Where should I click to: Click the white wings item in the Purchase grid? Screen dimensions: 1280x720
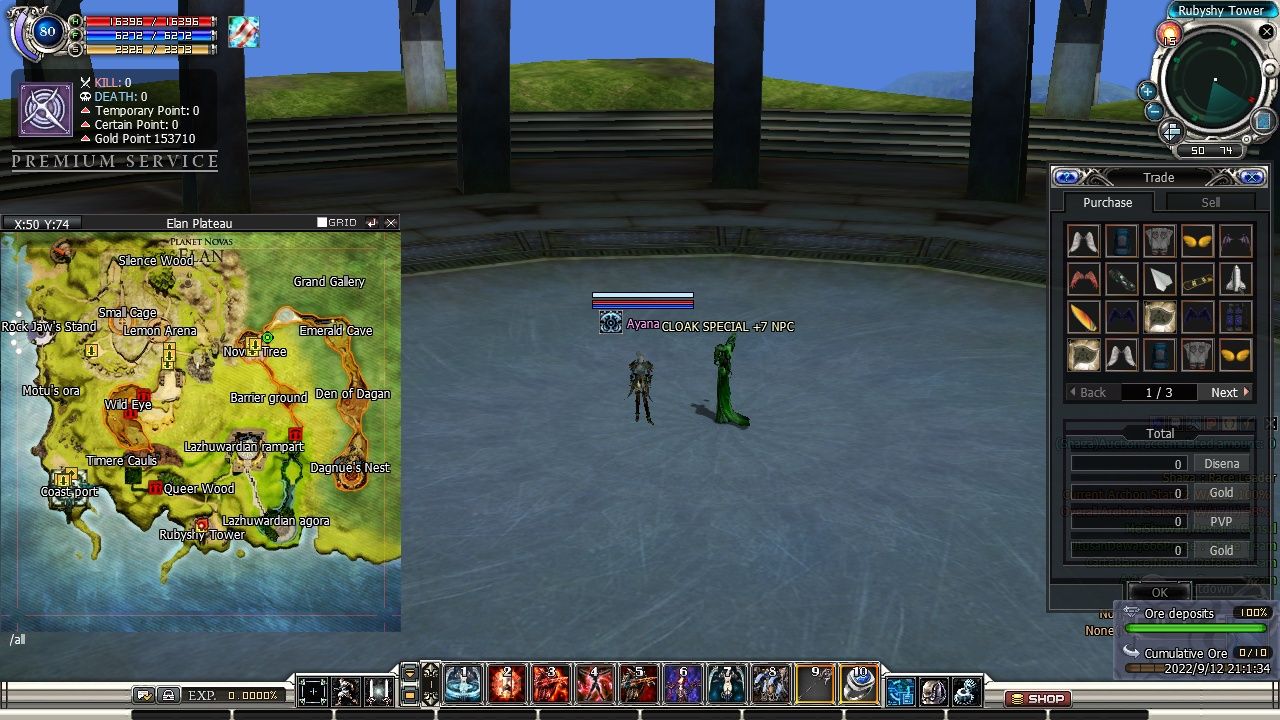(1083, 240)
